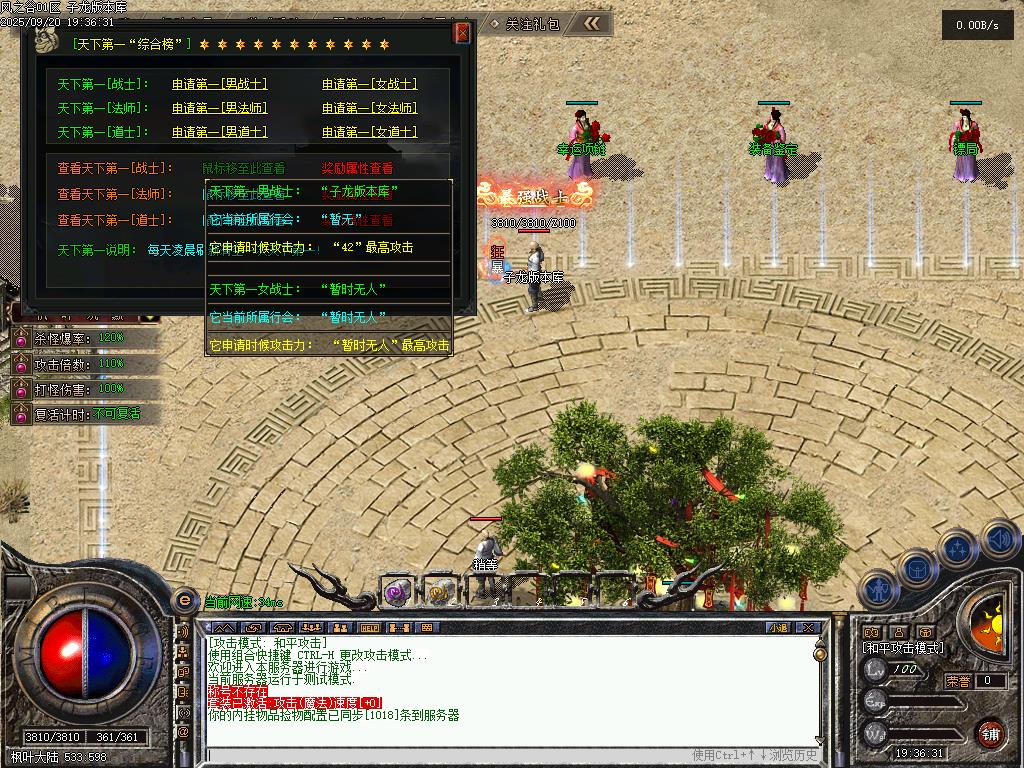Select the purple swirl hotbar item
Viewport: 1024px width, 768px height.
tap(398, 592)
